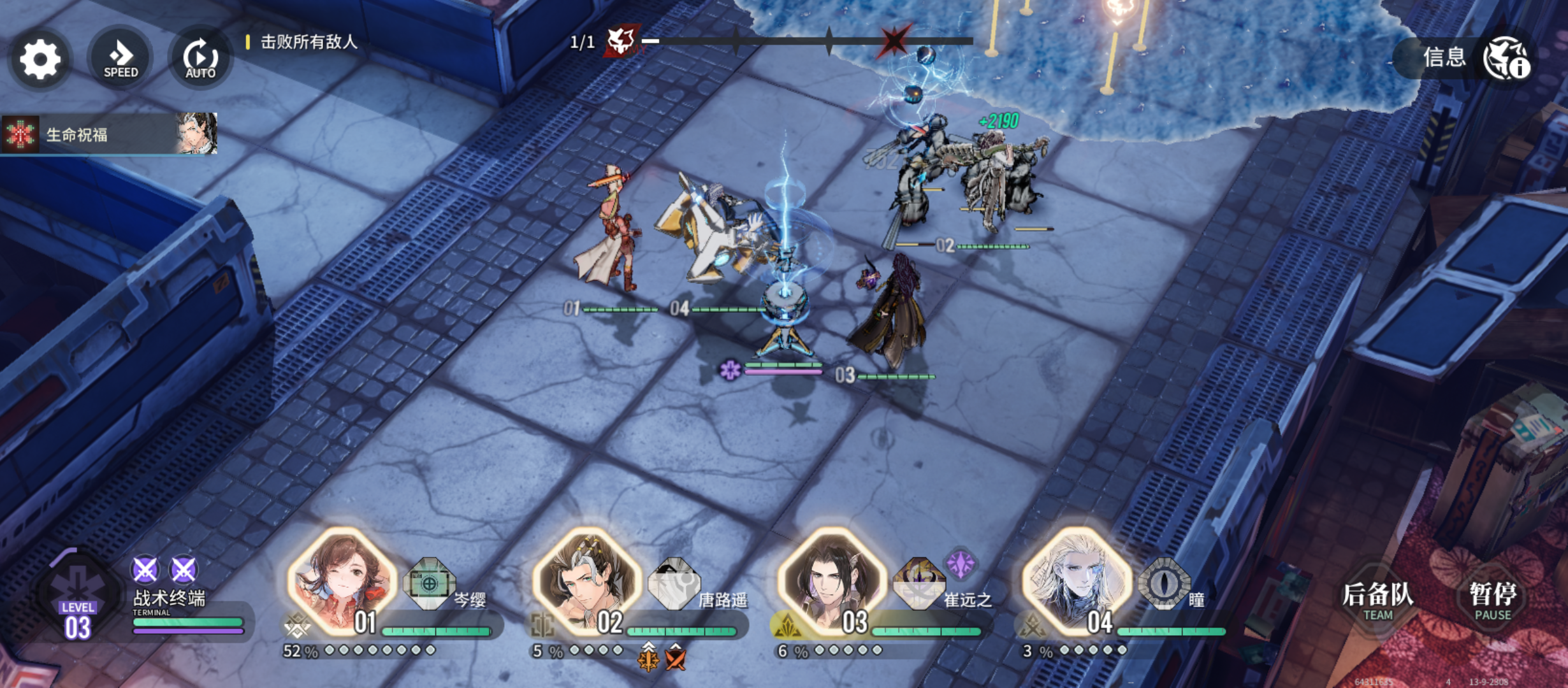The height and width of the screenshot is (688, 1568).
Task: Activate 岑缨's crosshair skill icon
Action: click(430, 582)
